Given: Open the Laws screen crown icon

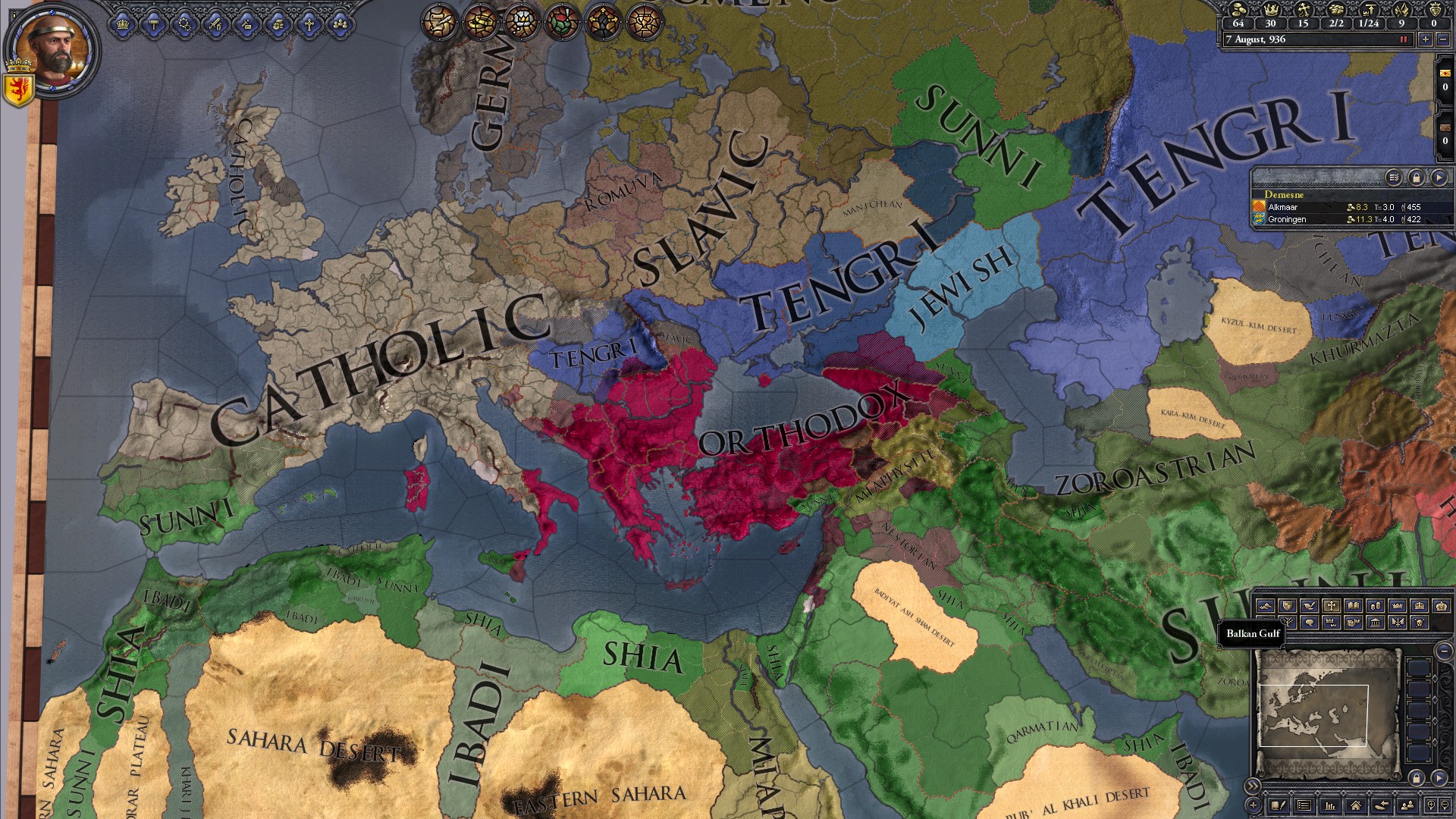Looking at the screenshot, I should [x=122, y=24].
